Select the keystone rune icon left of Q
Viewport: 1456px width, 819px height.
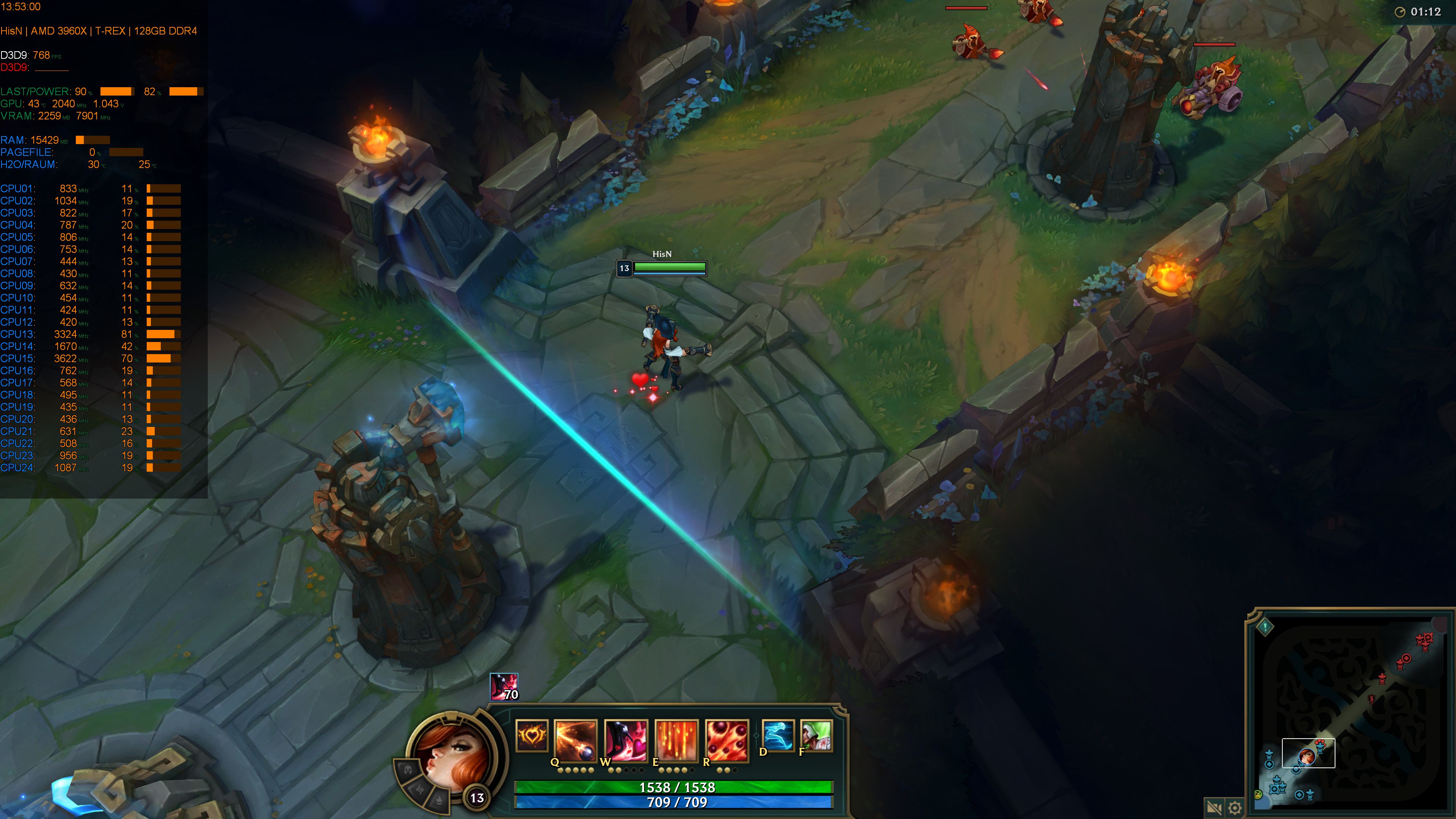pyautogui.click(x=532, y=737)
